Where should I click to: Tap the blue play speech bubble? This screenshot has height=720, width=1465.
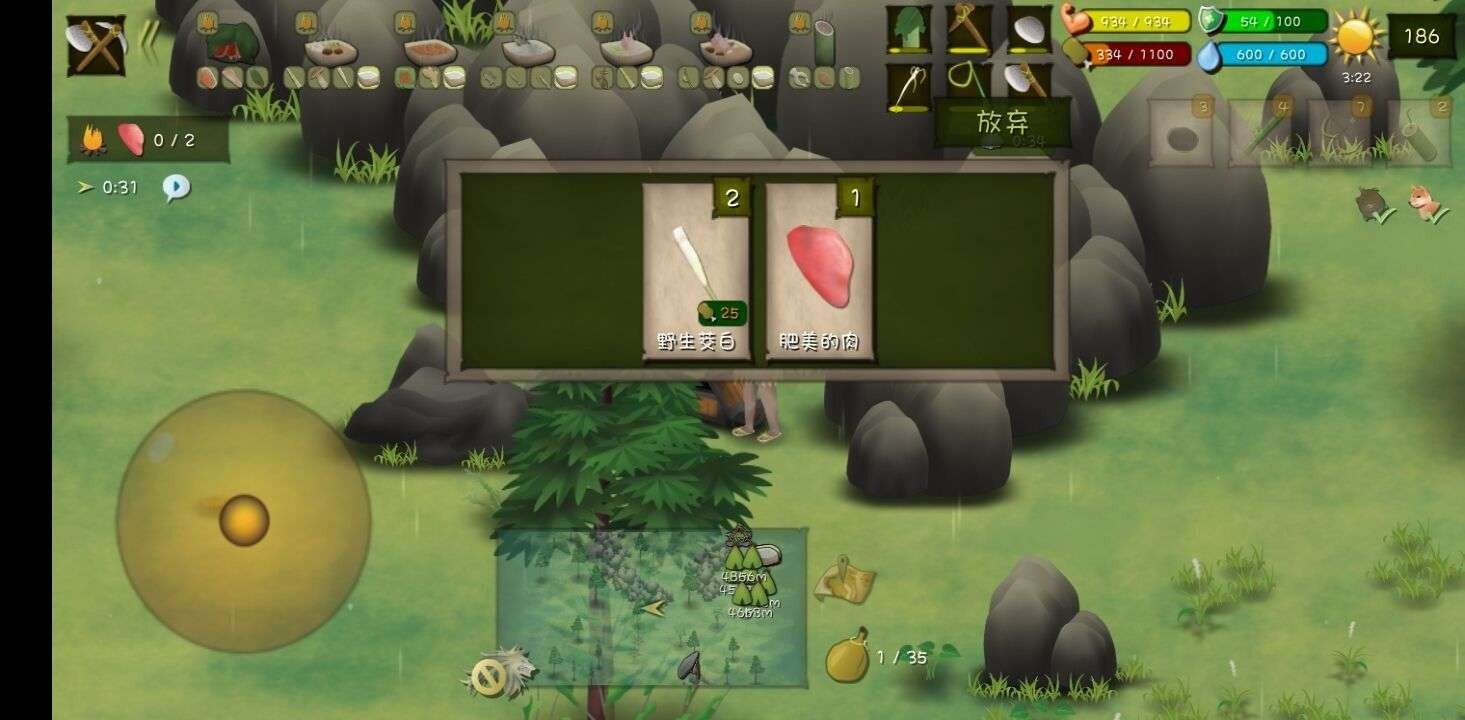176,187
